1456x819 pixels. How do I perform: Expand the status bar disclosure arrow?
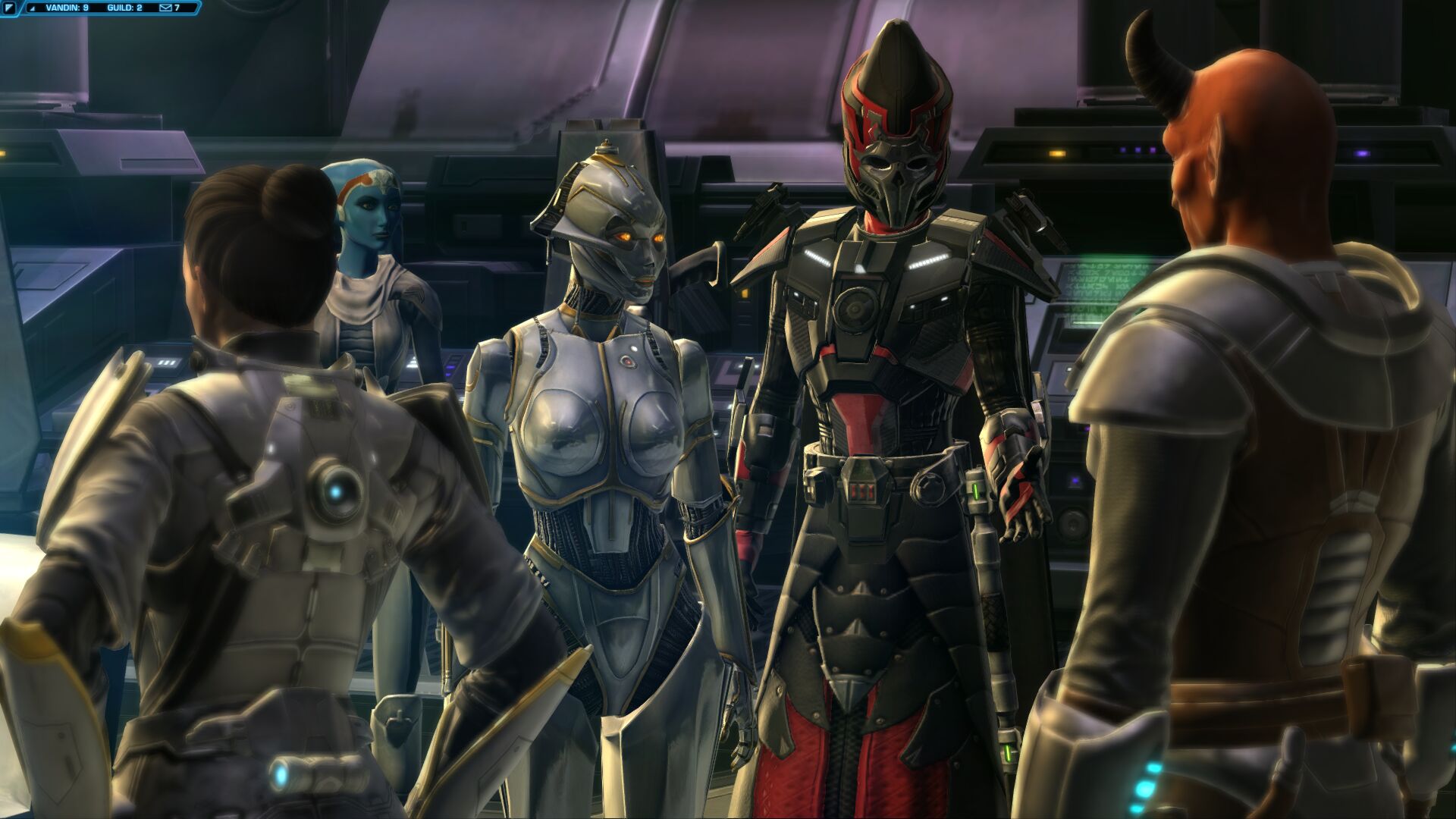click(33, 8)
